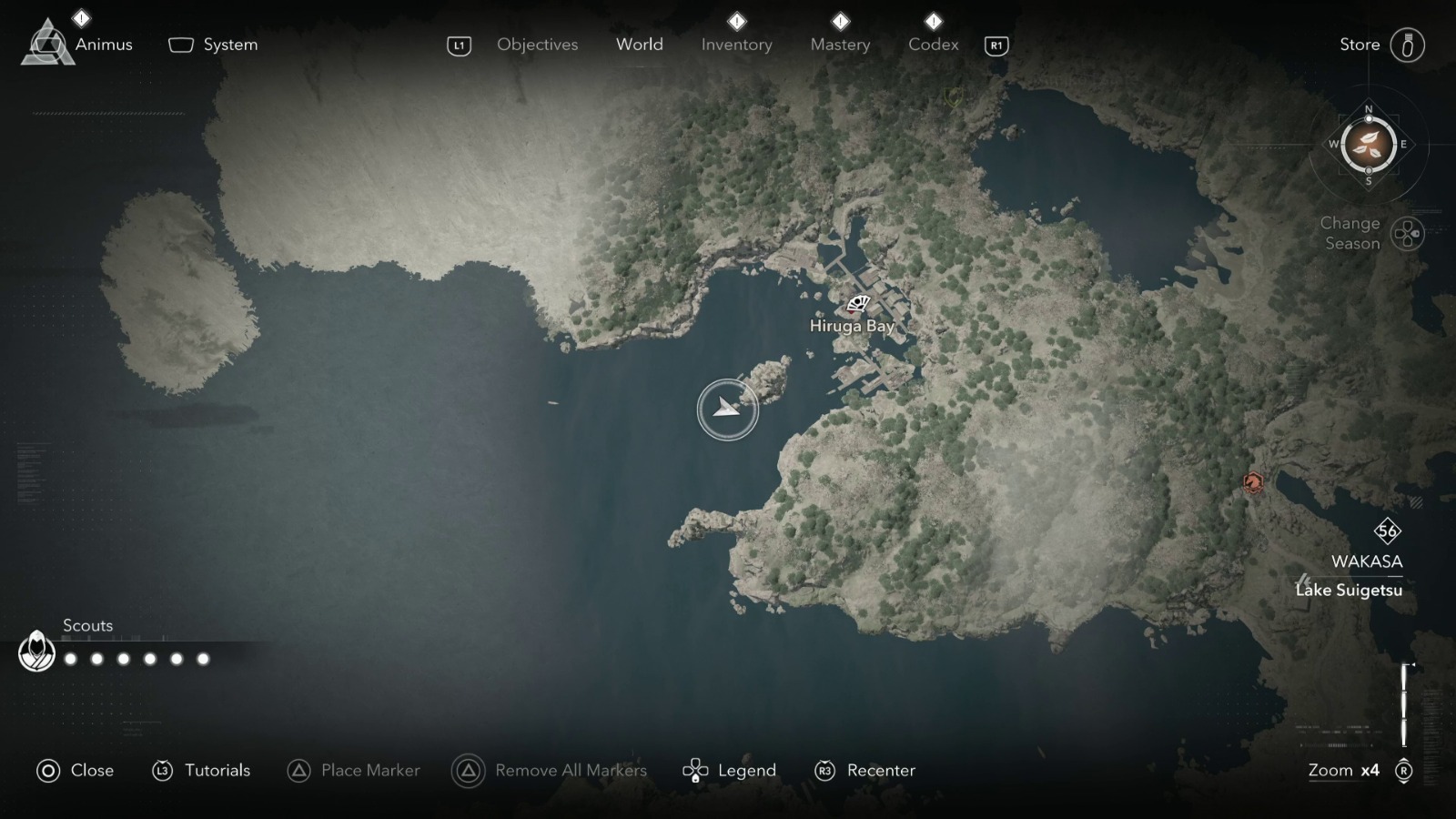
Task: Click the Change Season directional pad icon
Action: coord(1406,234)
